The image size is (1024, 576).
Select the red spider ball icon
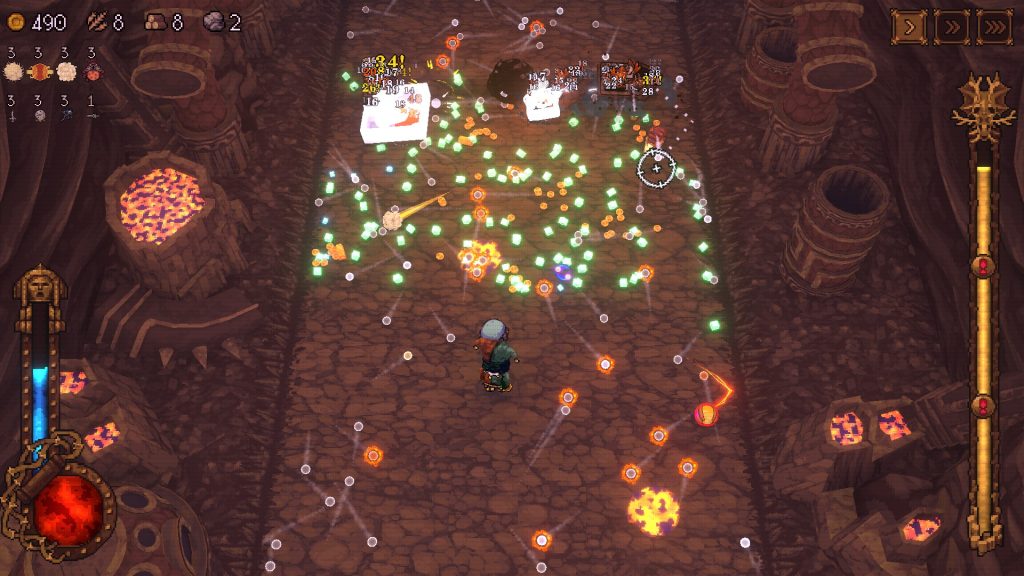pyautogui.click(x=92, y=71)
